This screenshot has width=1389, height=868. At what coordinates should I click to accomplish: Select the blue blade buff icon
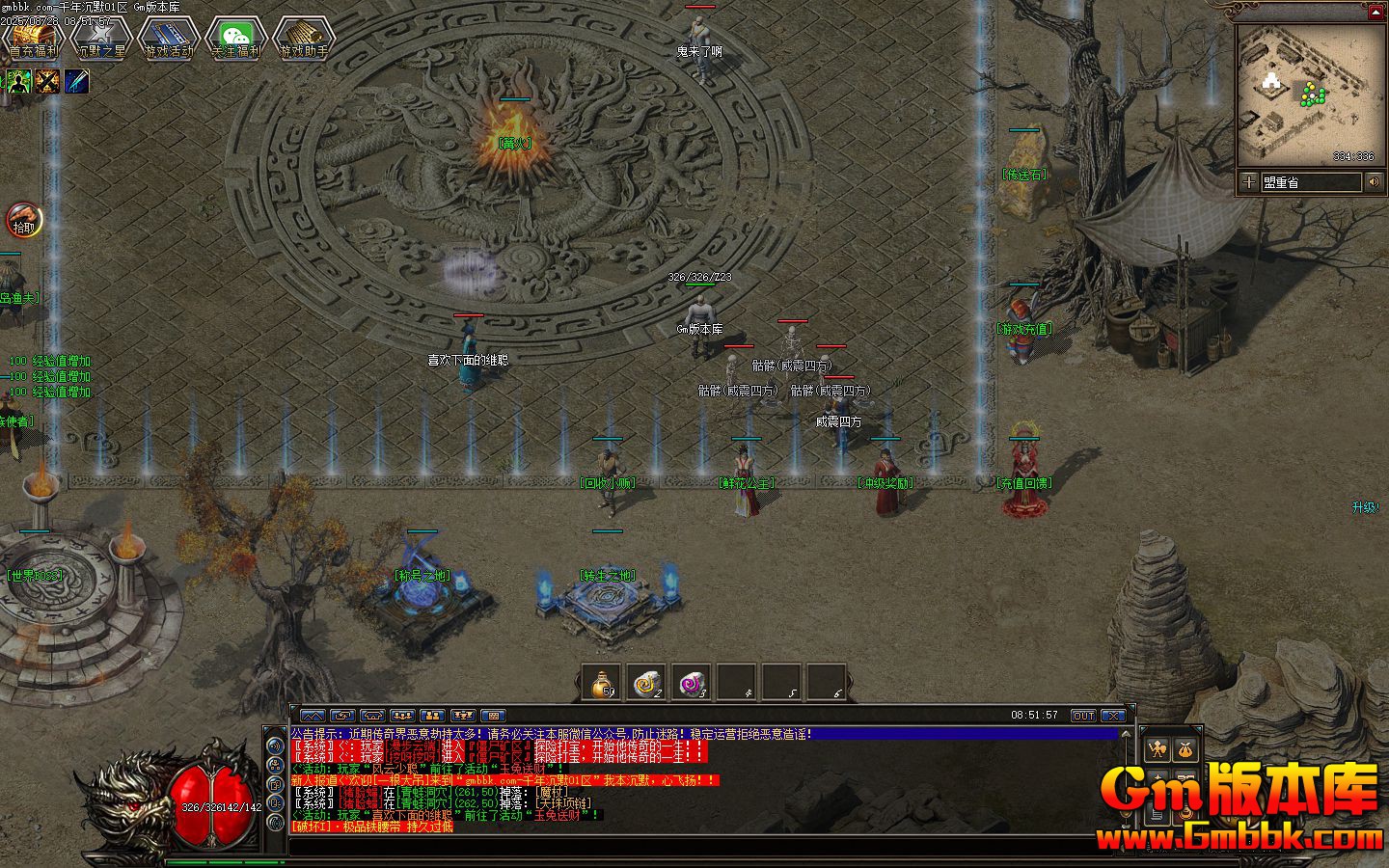coord(77,82)
